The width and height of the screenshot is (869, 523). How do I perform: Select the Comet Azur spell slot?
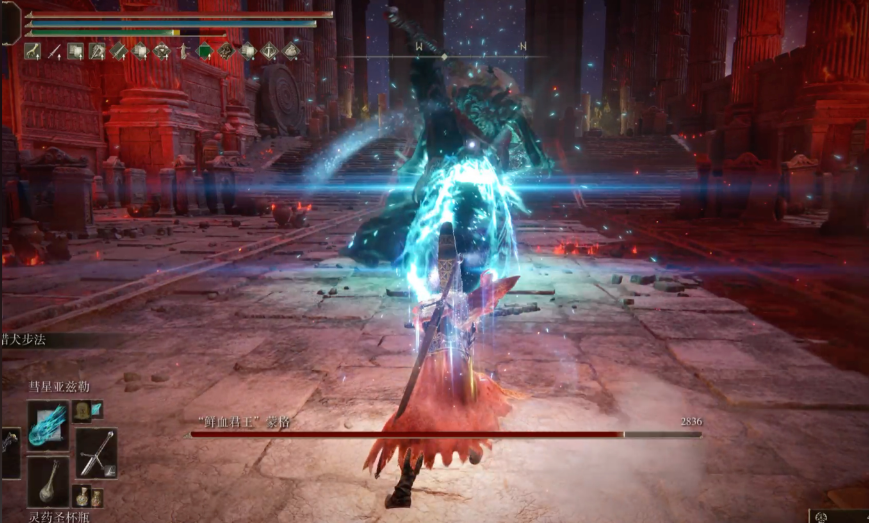point(47,425)
